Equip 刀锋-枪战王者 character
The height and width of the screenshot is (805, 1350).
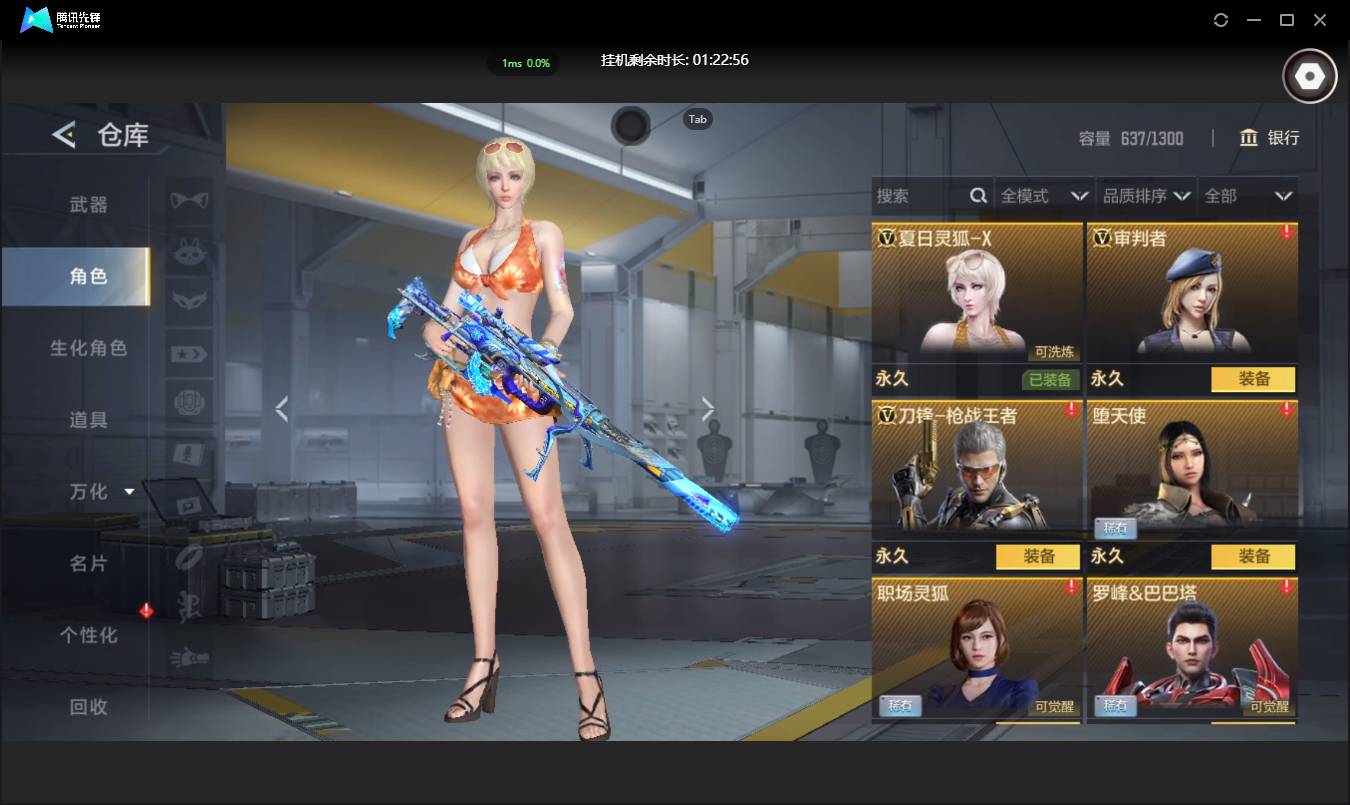(x=1038, y=556)
